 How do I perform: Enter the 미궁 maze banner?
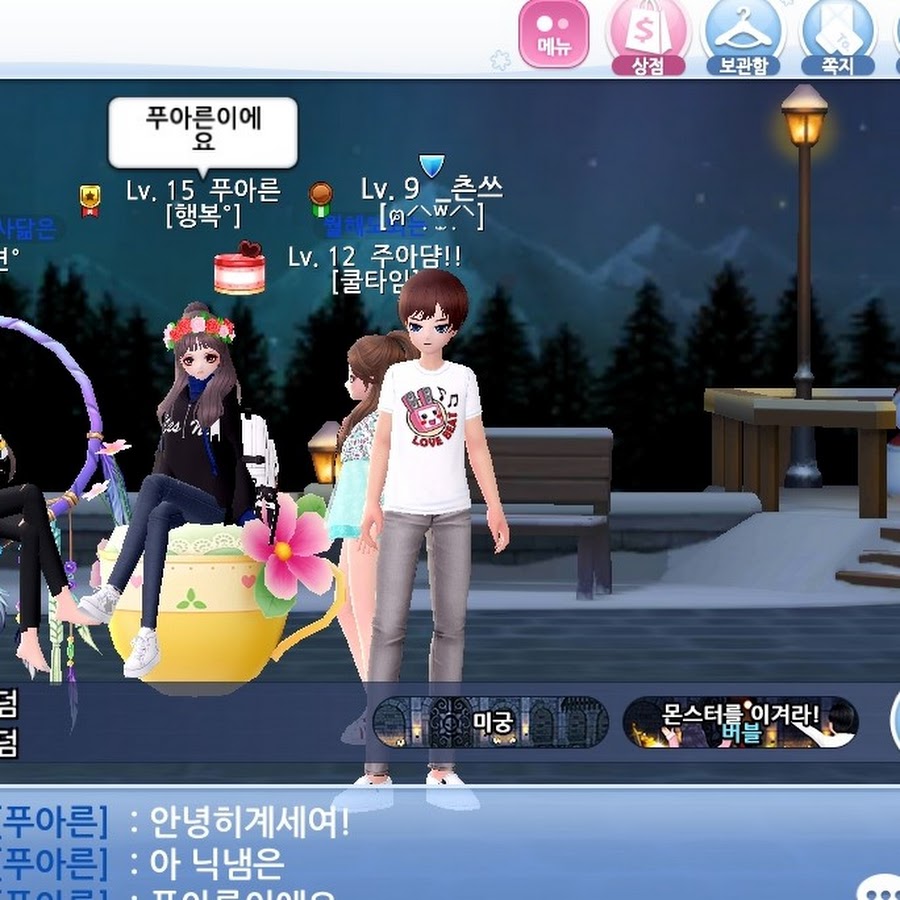[490, 722]
